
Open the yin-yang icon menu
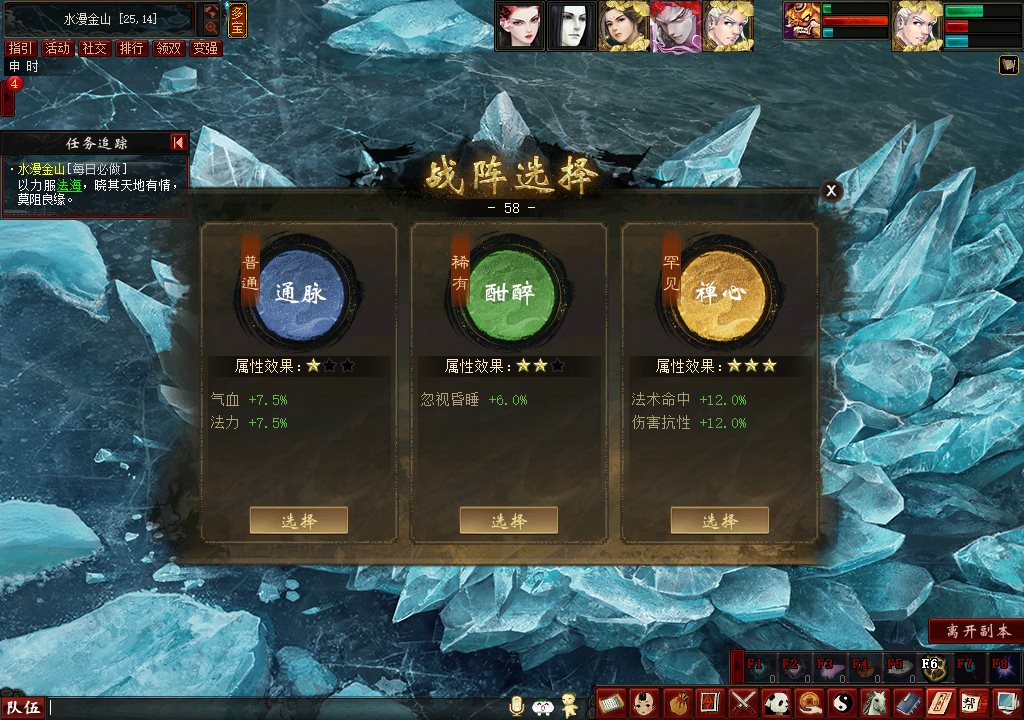pyautogui.click(x=842, y=703)
